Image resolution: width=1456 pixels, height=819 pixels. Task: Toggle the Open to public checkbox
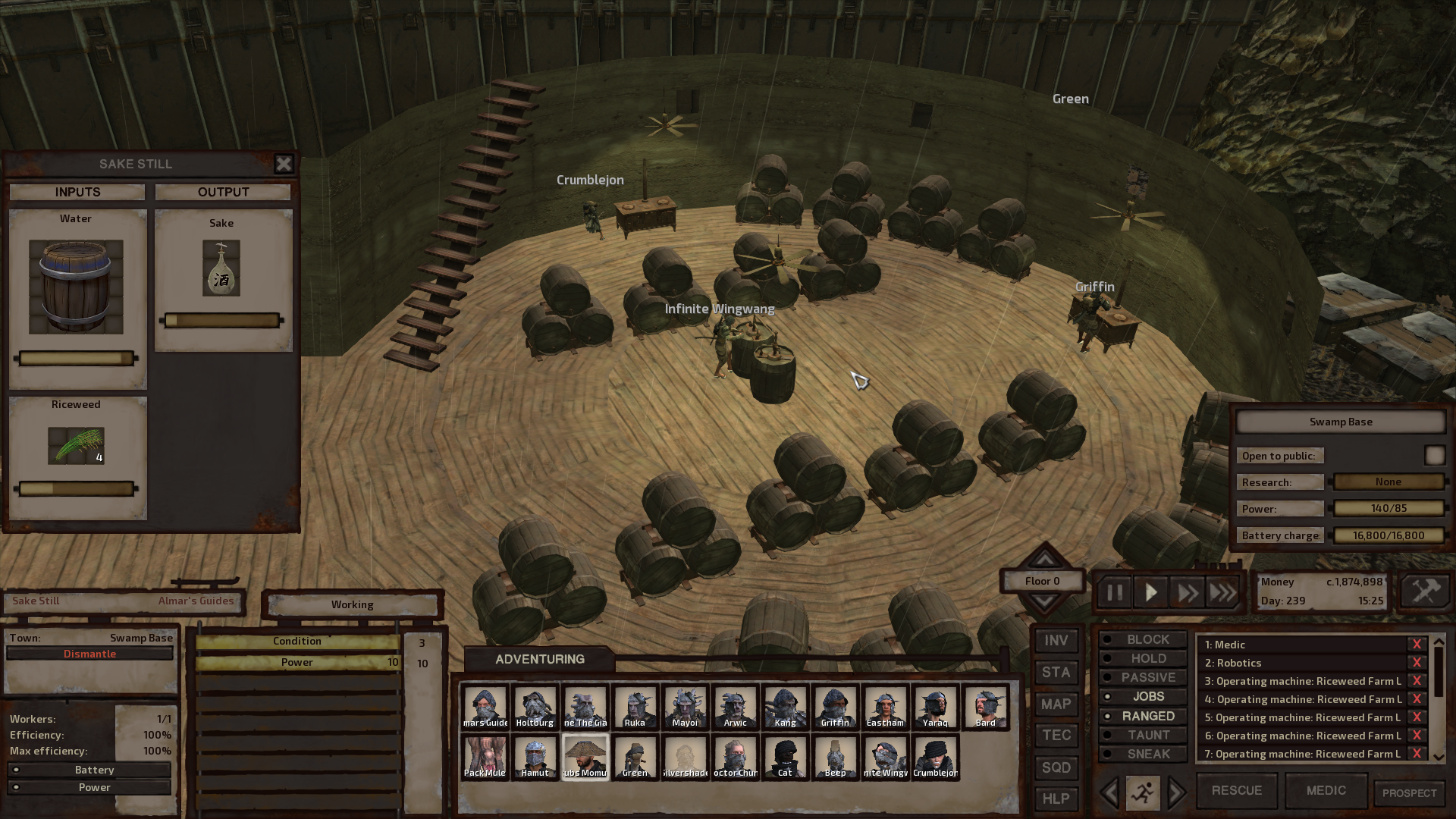point(1434,456)
